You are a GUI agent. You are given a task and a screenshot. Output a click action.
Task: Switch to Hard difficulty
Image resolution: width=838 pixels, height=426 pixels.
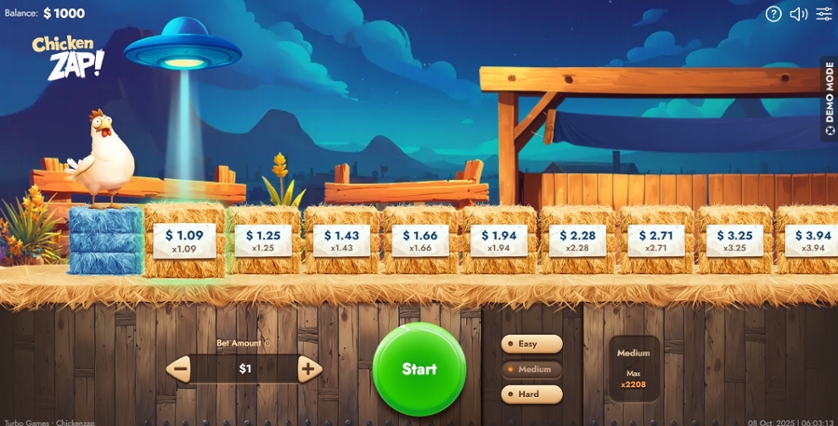pos(531,394)
